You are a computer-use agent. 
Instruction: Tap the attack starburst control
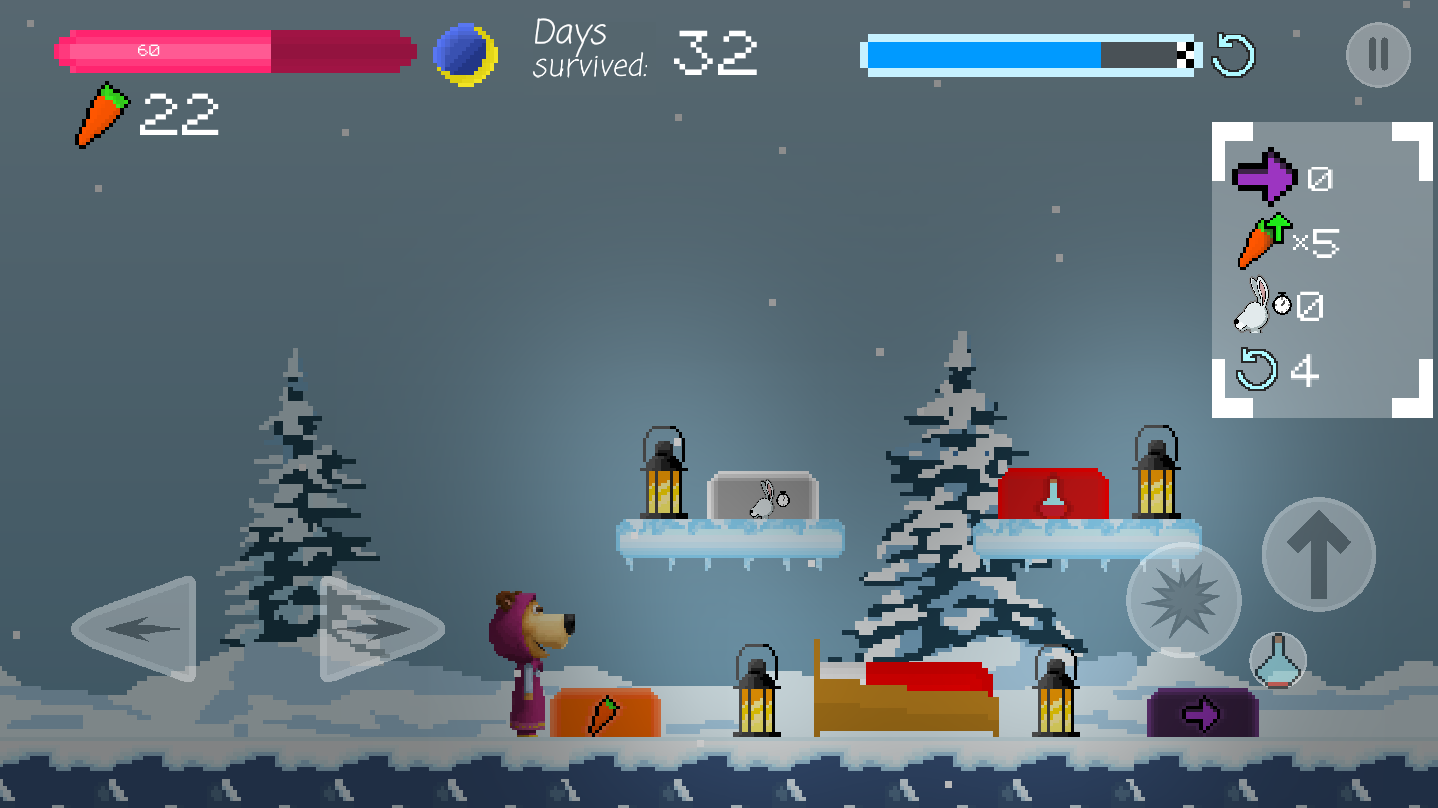click(x=1182, y=601)
